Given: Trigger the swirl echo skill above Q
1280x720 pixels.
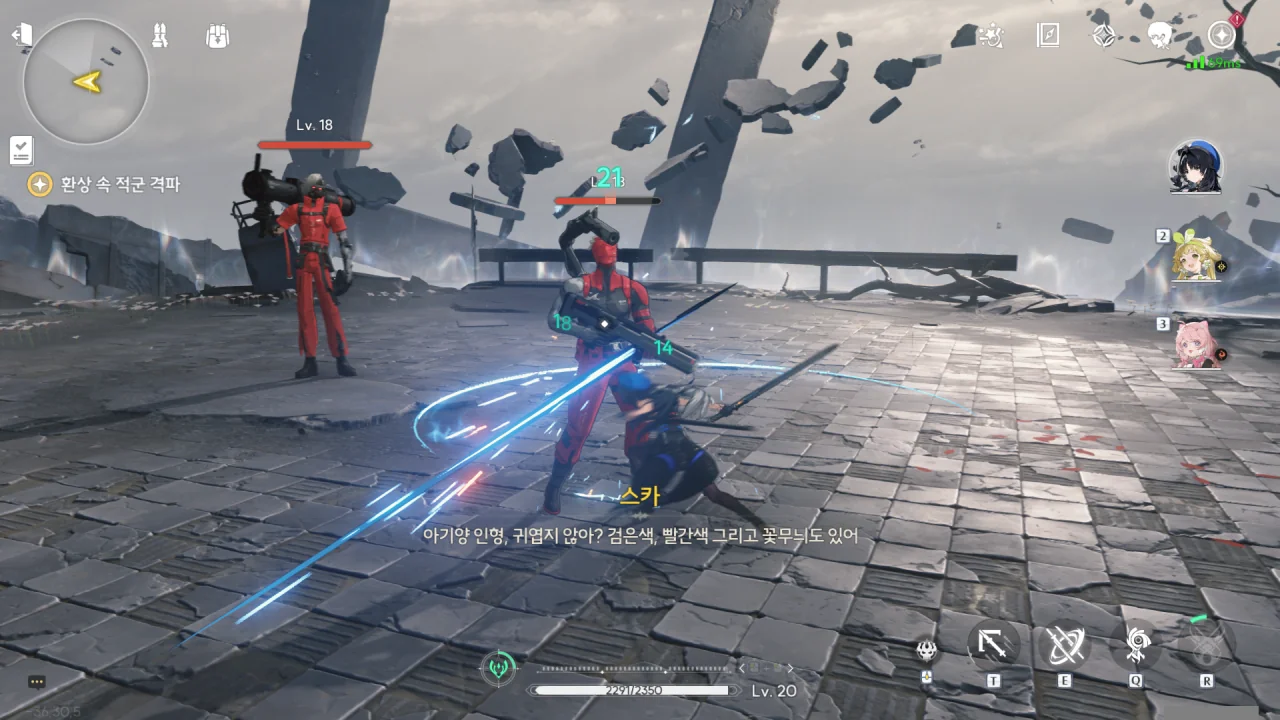Looking at the screenshot, I should tap(1136, 645).
